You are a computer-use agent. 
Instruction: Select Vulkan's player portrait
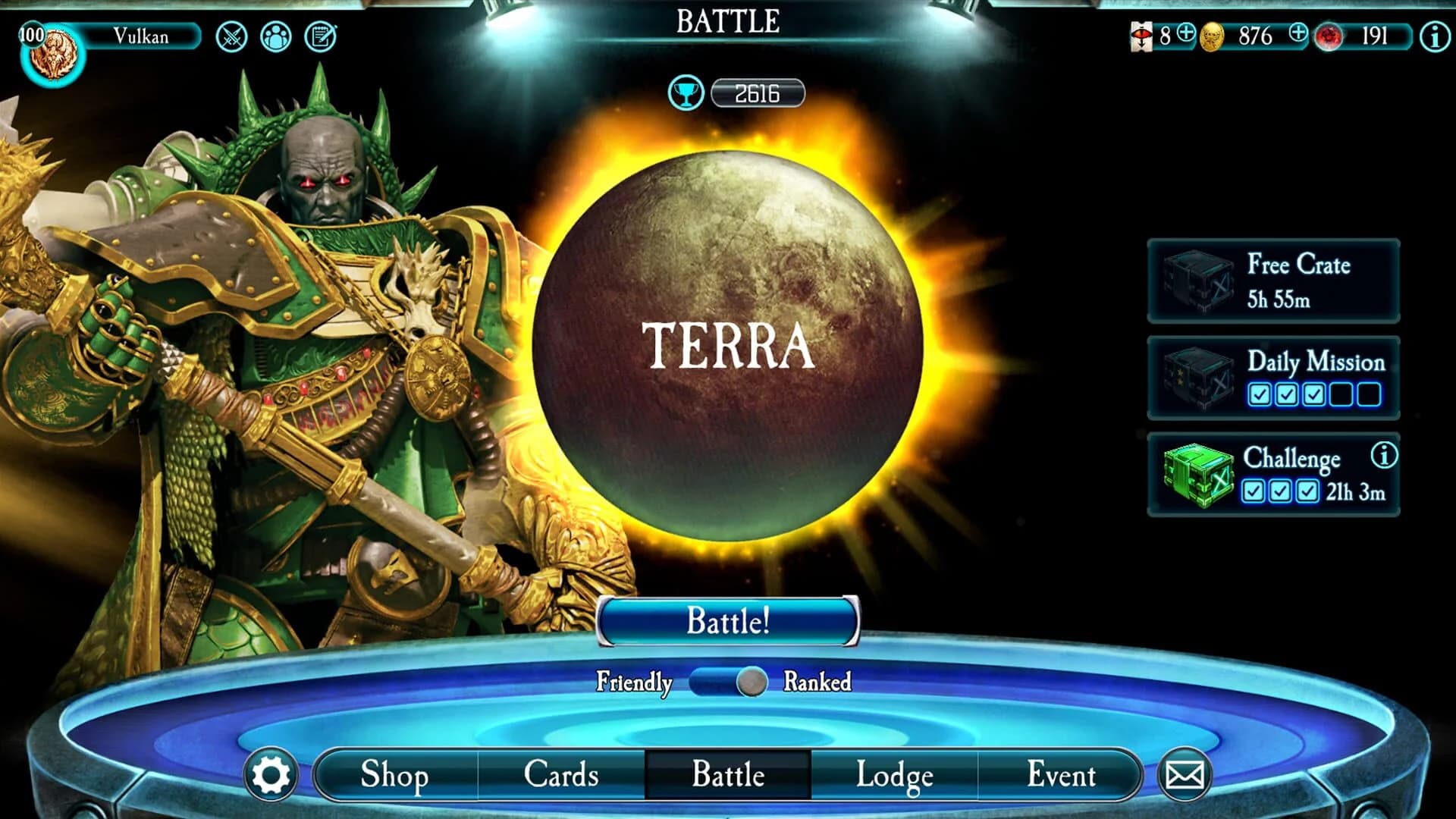pyautogui.click(x=53, y=53)
